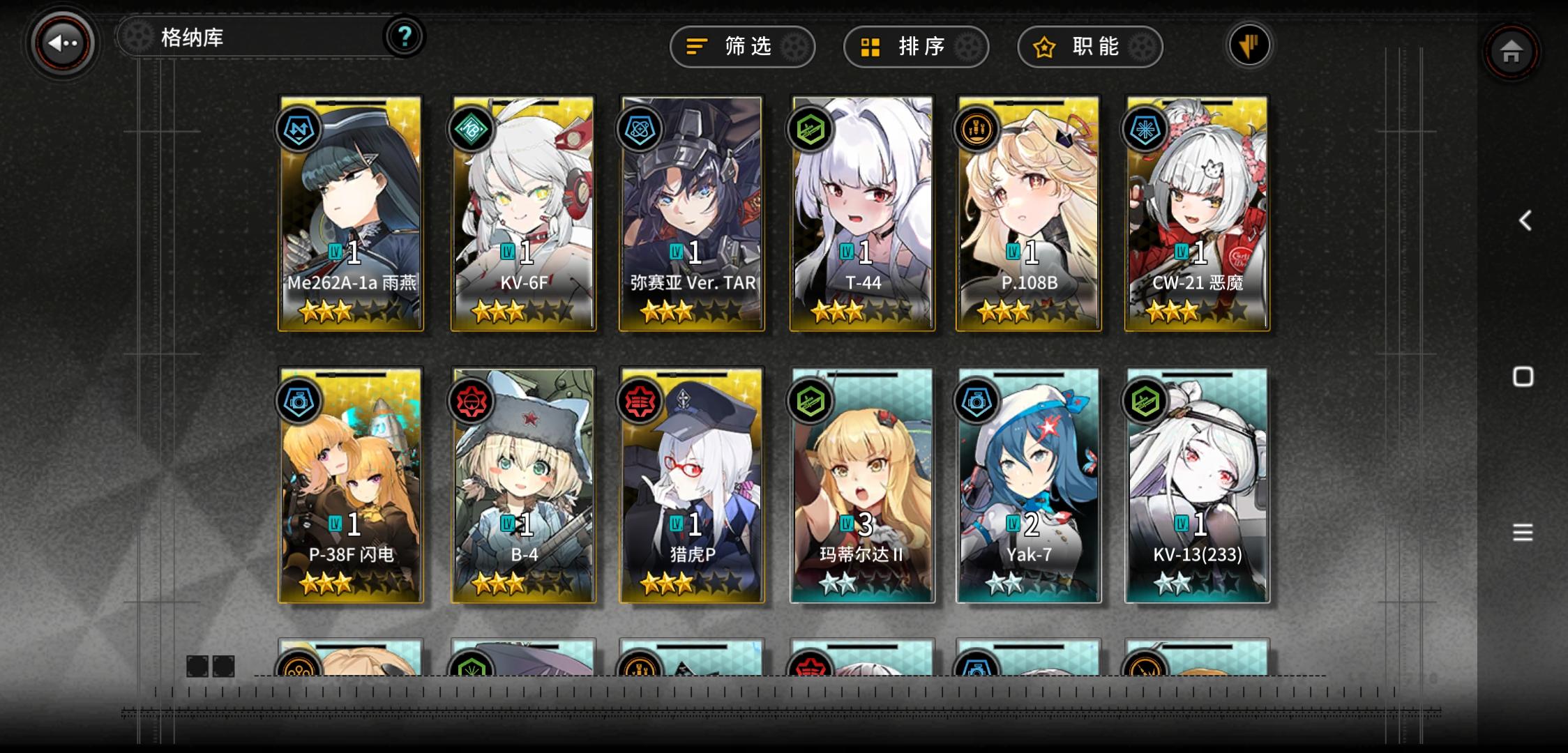Screen dimensions: 1568x753
Task: Tap the orange emblem icon on P.108B
Action: coord(975,128)
